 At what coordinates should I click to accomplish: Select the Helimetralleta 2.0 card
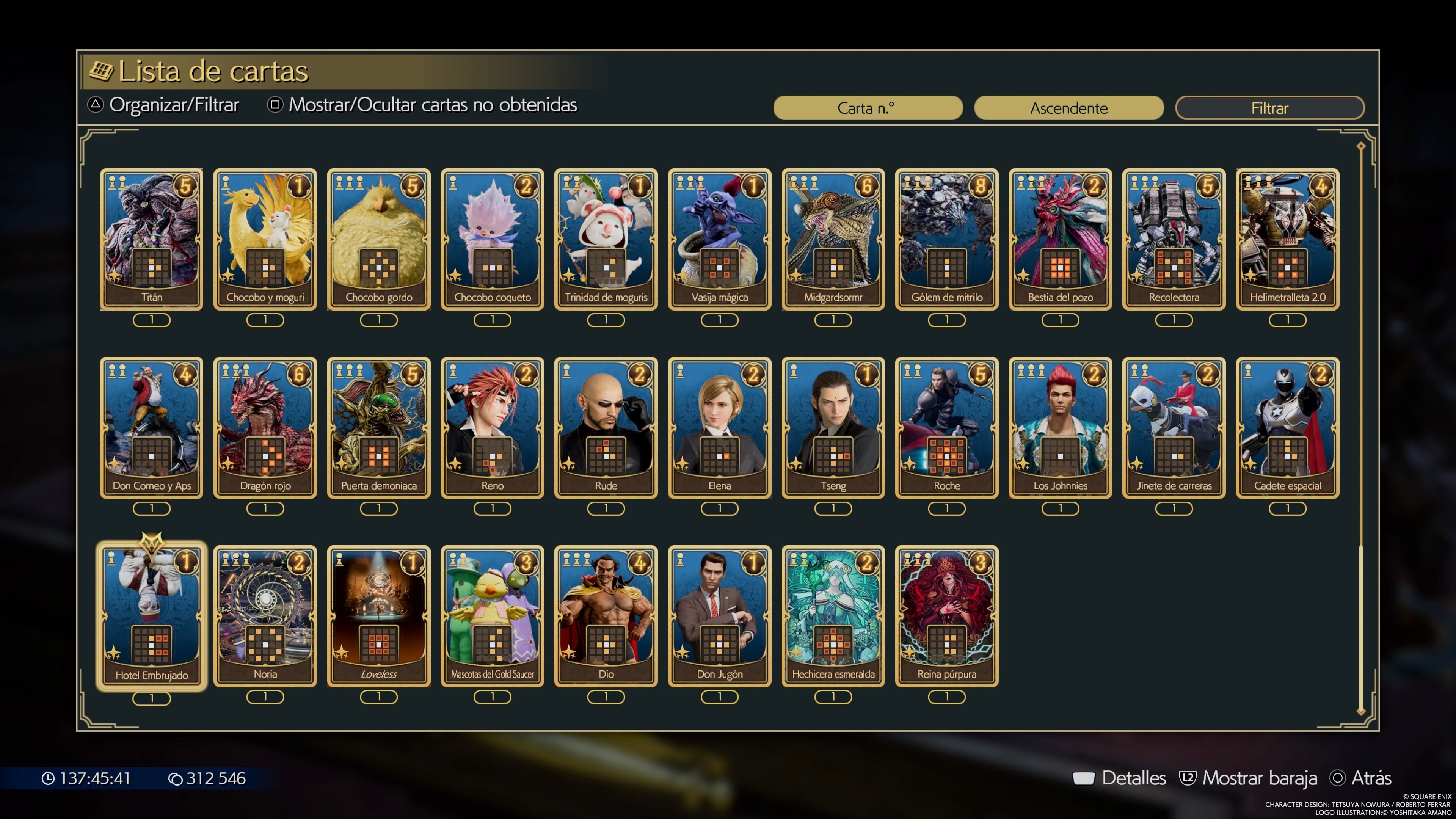tap(1288, 238)
